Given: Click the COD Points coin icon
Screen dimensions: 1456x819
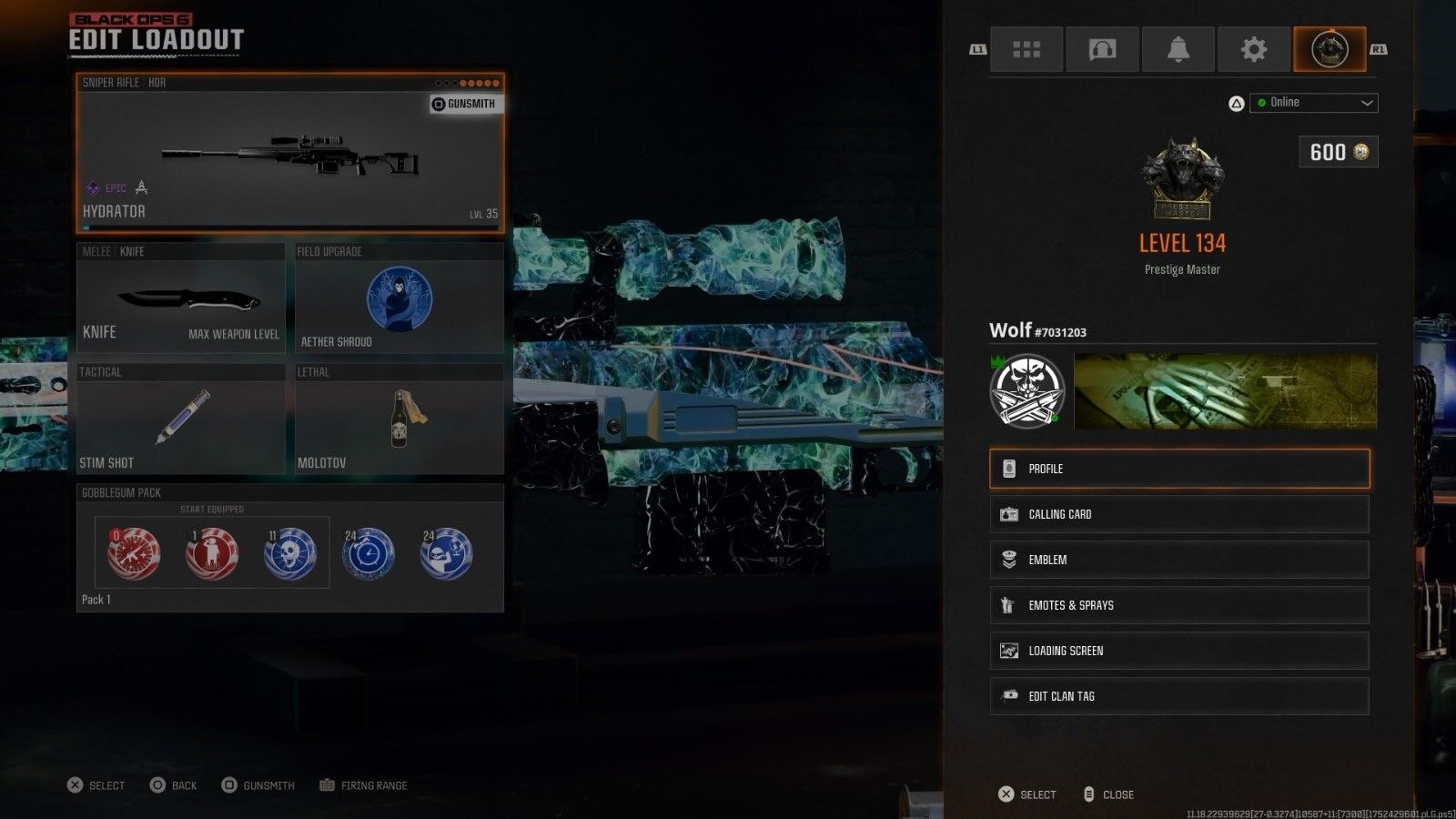Looking at the screenshot, I should (x=1360, y=152).
